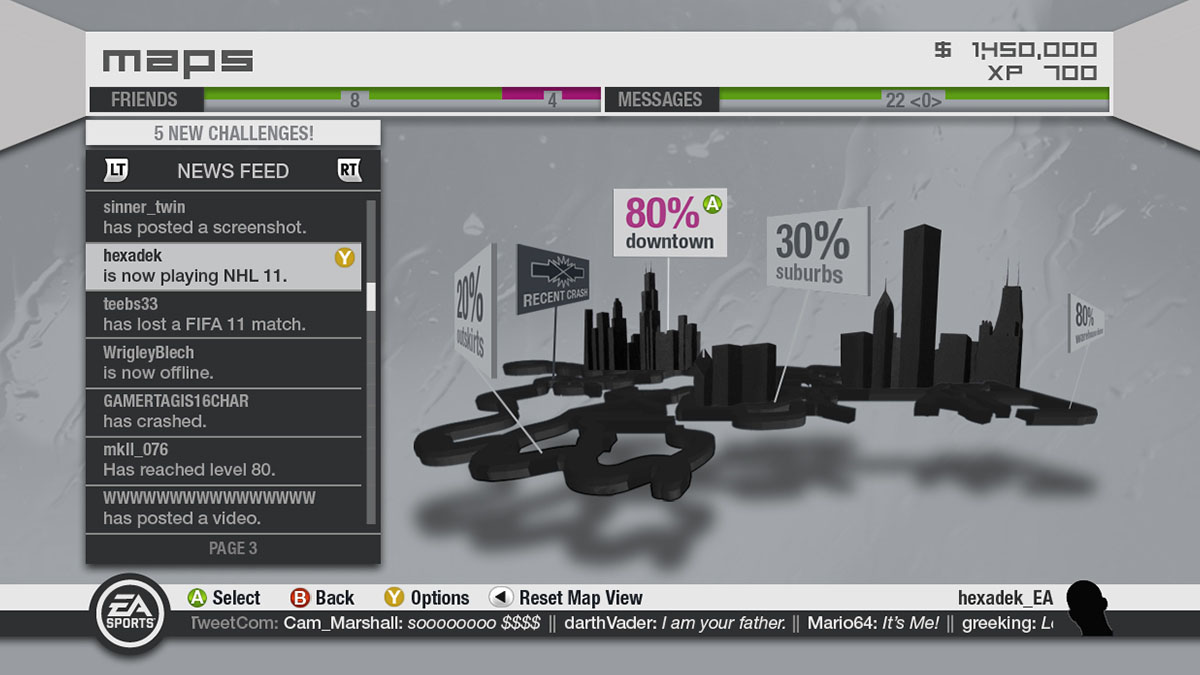Open WrigleyBlech's offline status entry
This screenshot has width=1200, height=675.
pos(225,362)
